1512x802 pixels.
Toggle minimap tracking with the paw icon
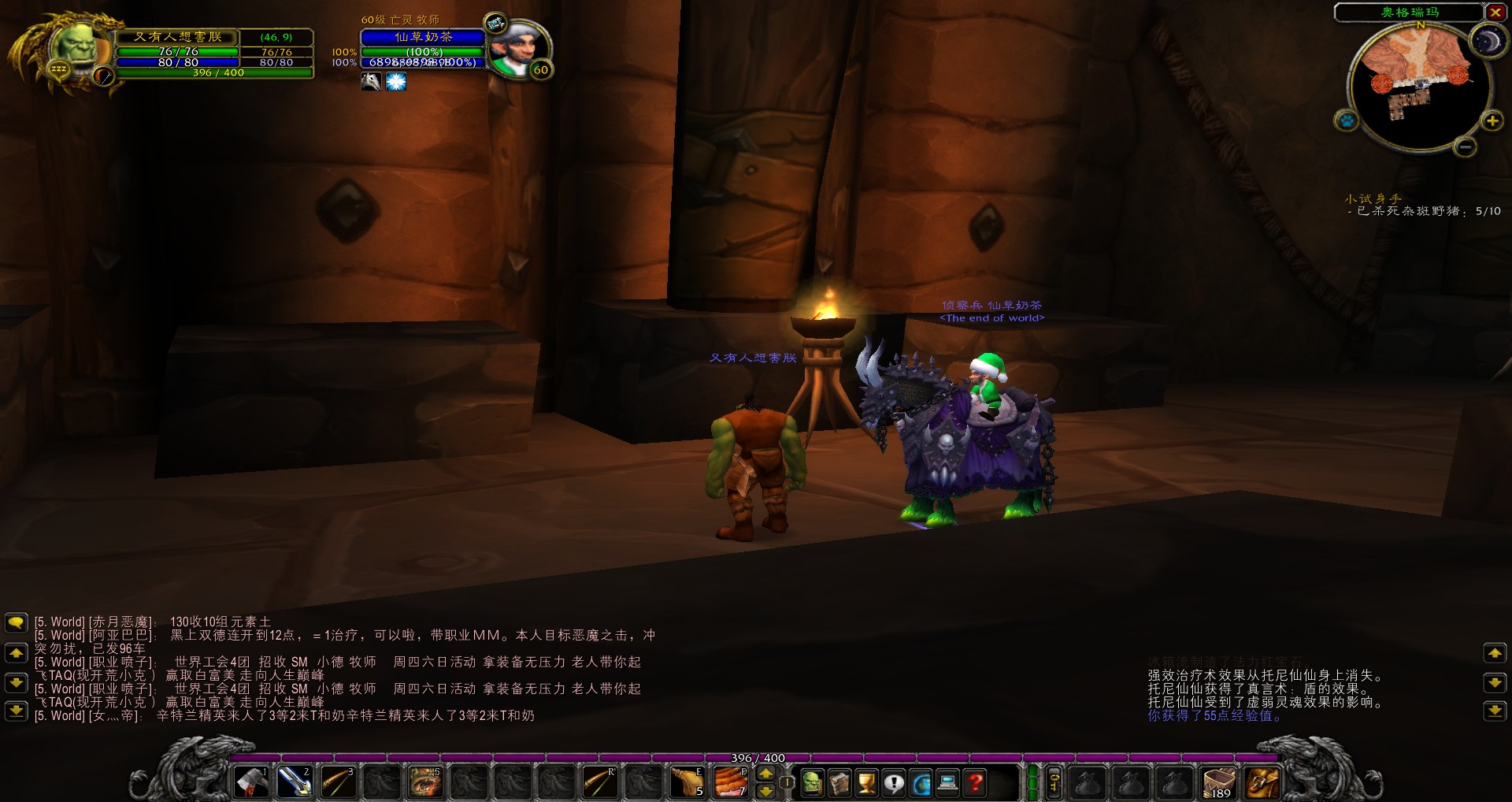click(x=1347, y=120)
